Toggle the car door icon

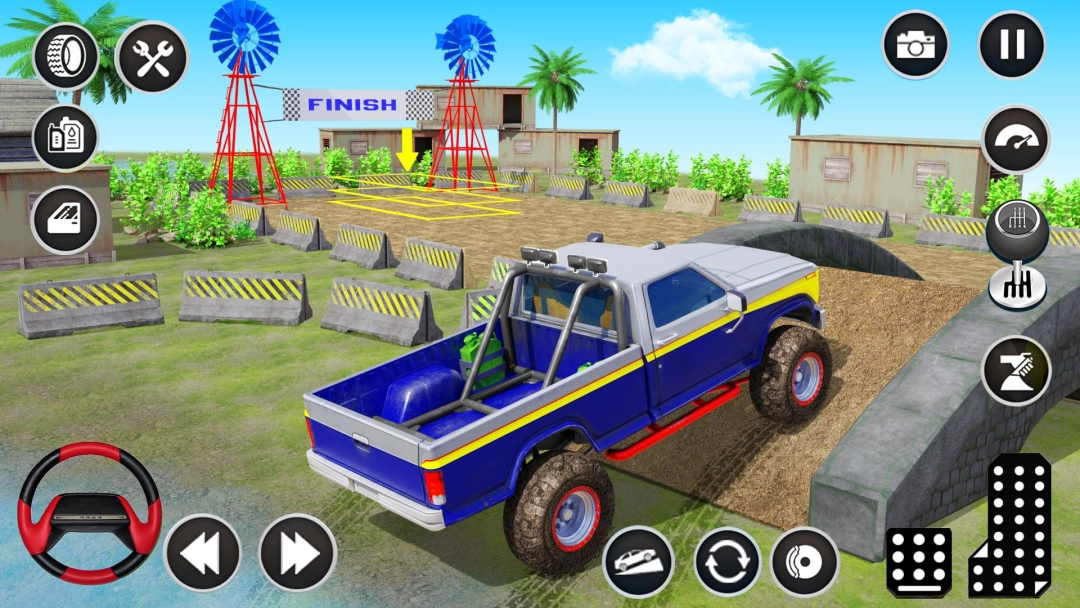point(66,220)
